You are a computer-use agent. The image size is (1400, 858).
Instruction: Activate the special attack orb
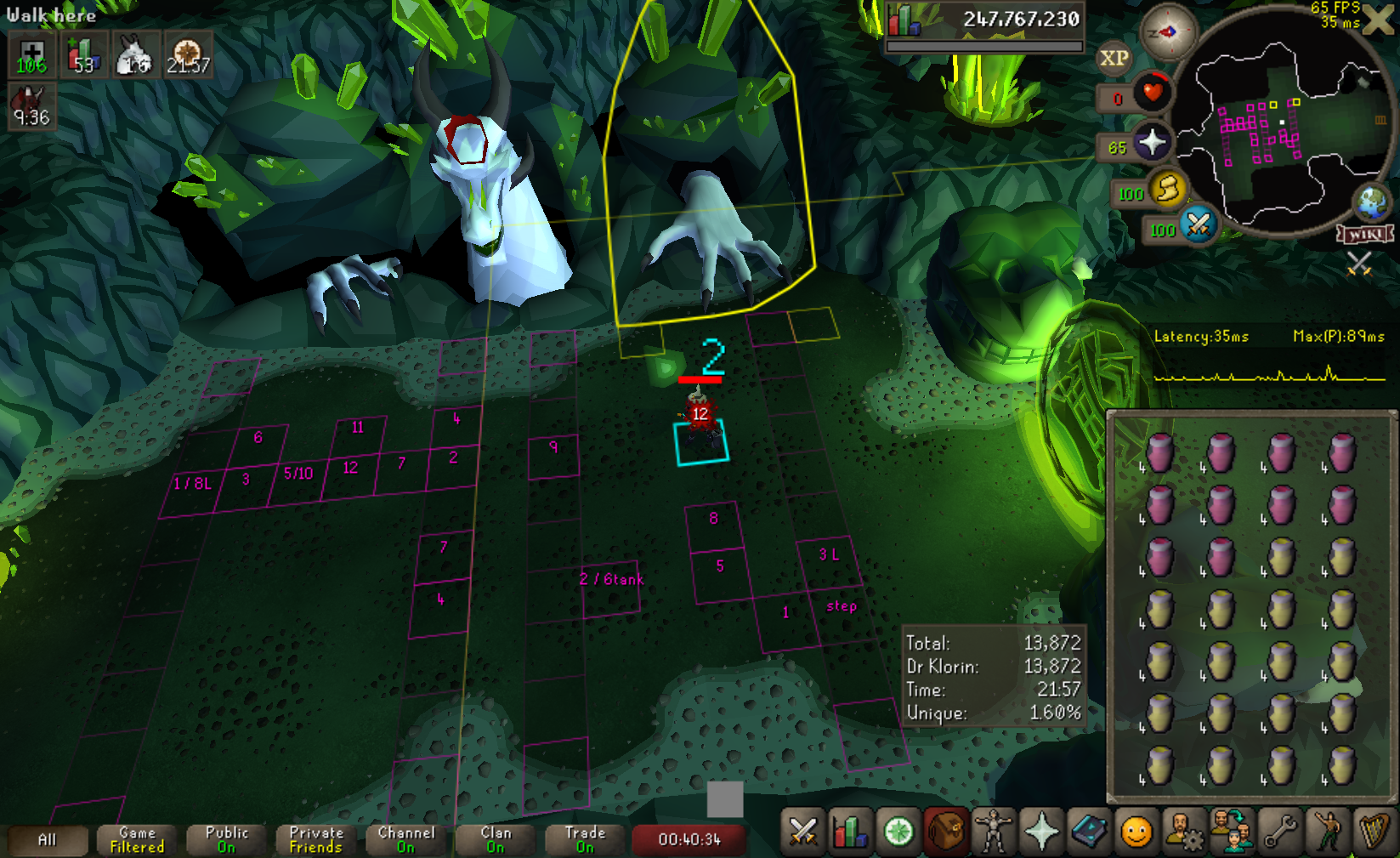tap(1199, 224)
